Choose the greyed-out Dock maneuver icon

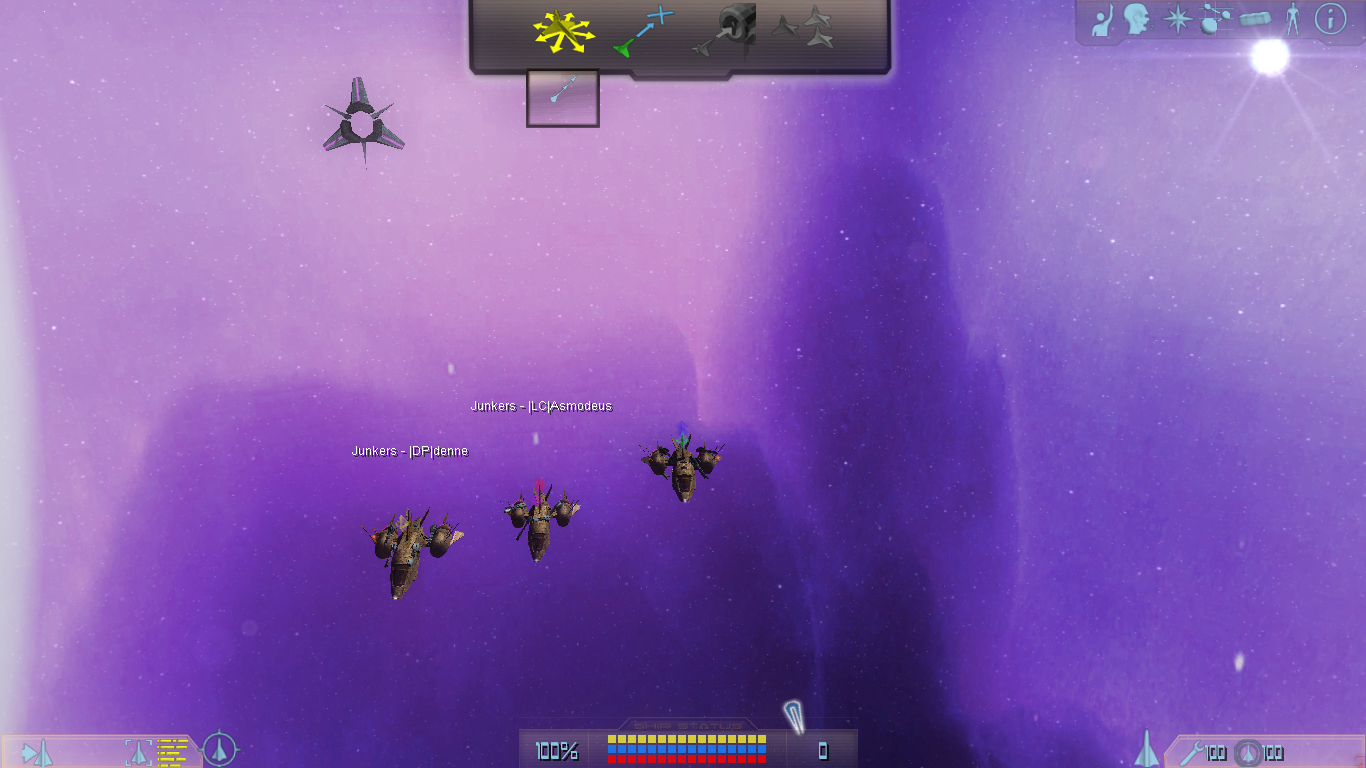pyautogui.click(x=724, y=30)
